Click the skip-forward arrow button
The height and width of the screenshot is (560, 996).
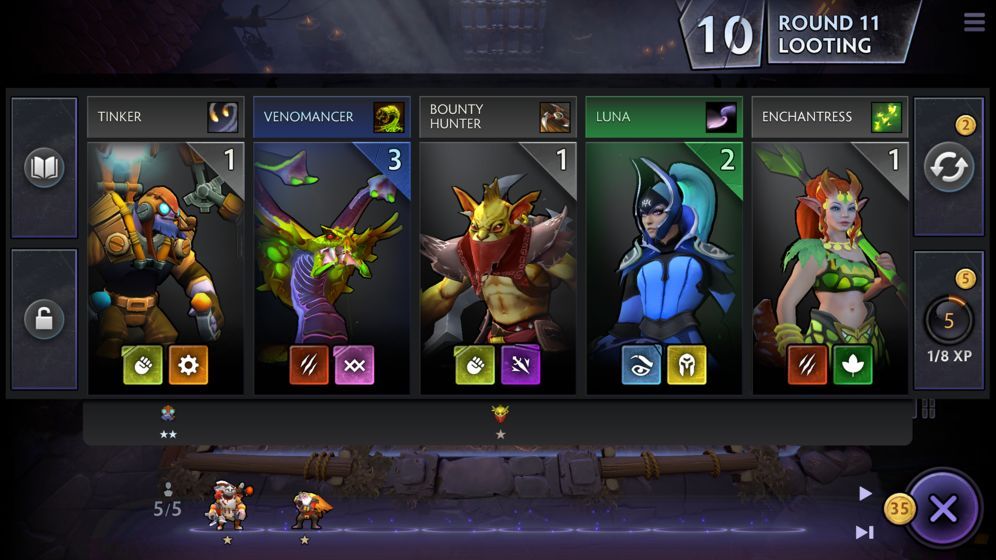865,532
